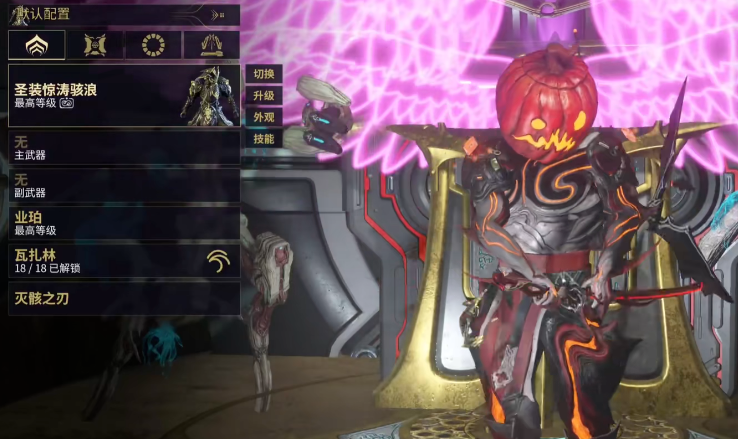This screenshot has height=439, width=738.
Task: Click the 切换 button
Action: (264, 74)
